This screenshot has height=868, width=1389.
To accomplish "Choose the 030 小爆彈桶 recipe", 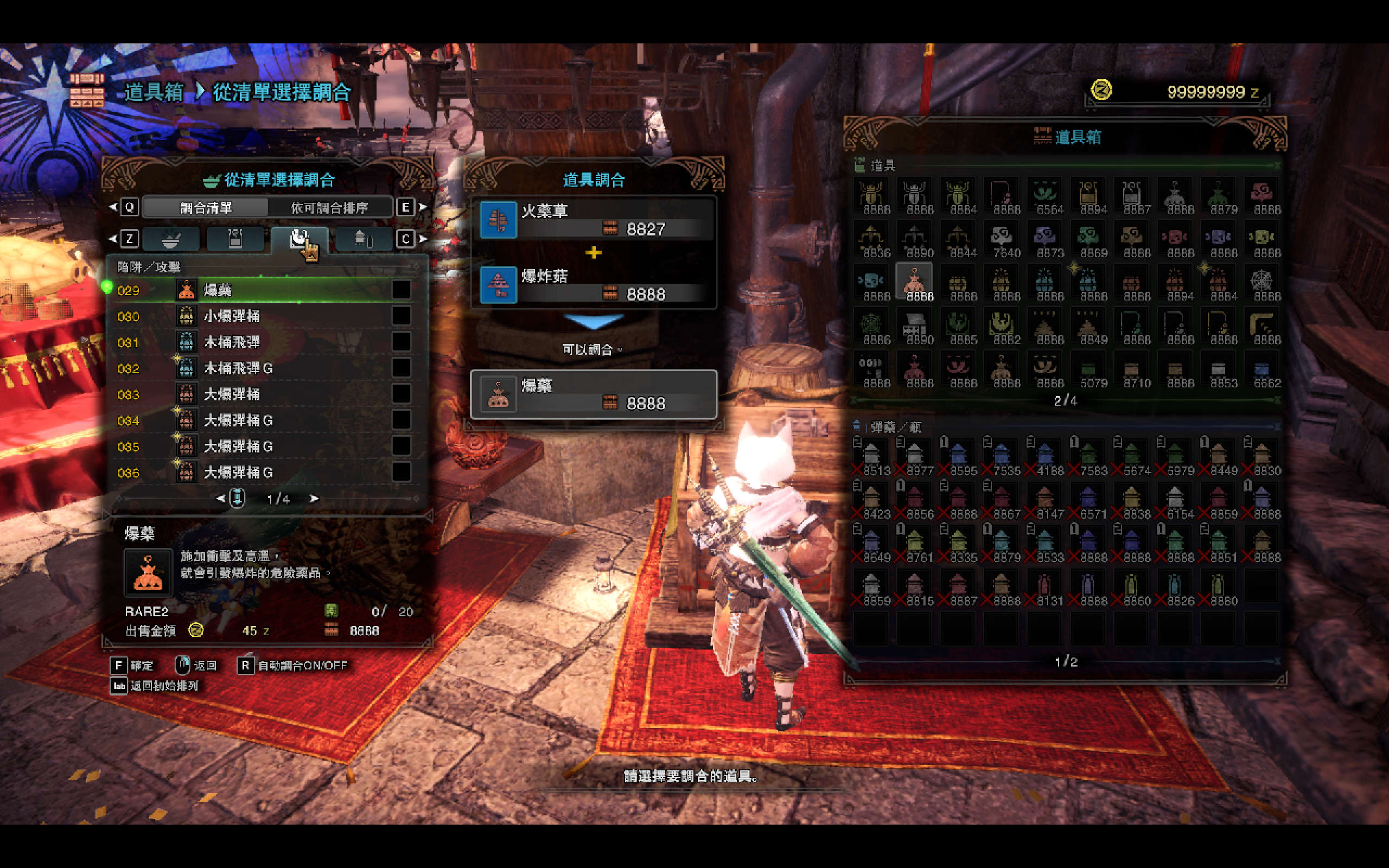I will coord(258,316).
